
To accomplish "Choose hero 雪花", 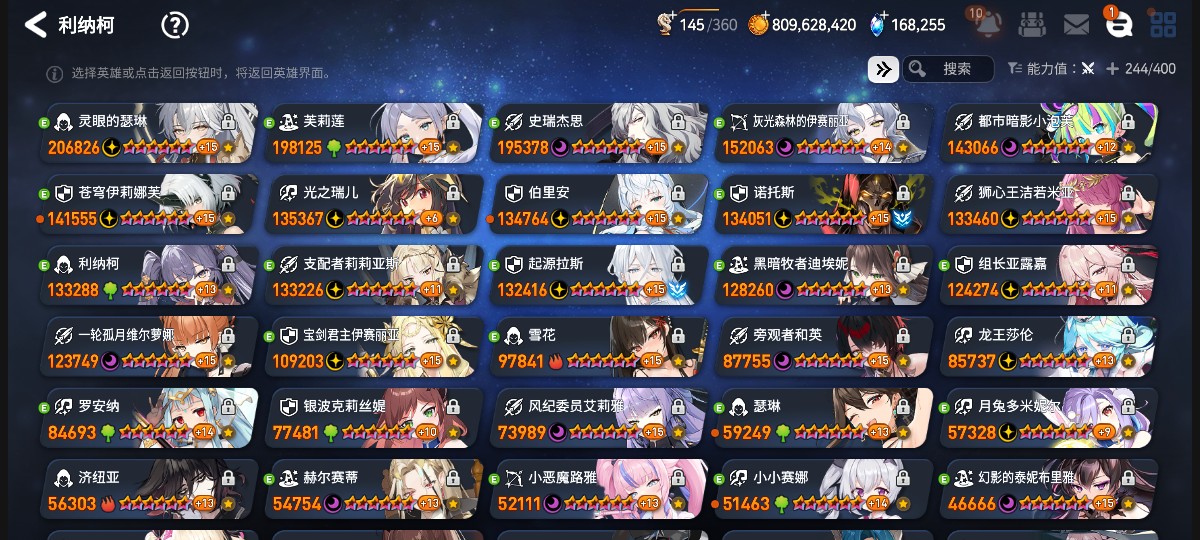I will tap(598, 347).
